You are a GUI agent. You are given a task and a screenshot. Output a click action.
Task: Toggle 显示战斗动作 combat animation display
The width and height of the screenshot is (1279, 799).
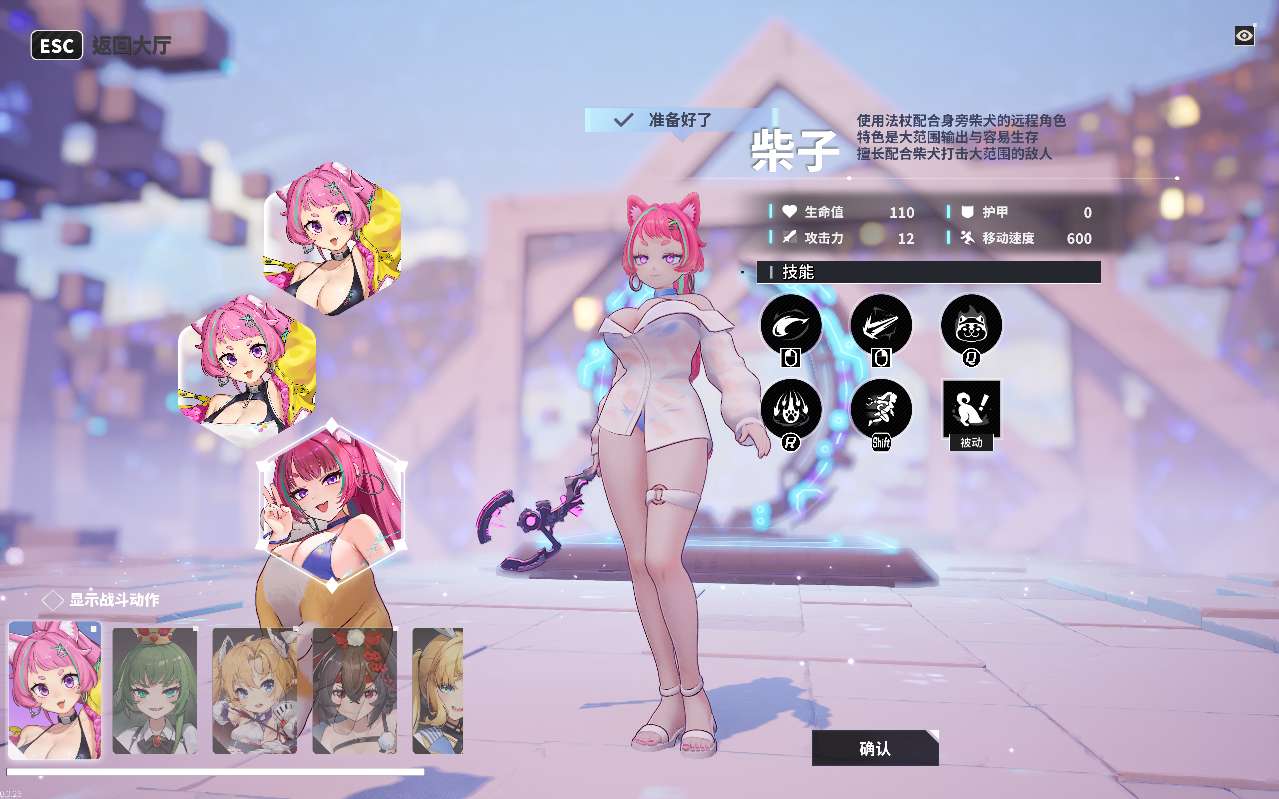pos(53,600)
